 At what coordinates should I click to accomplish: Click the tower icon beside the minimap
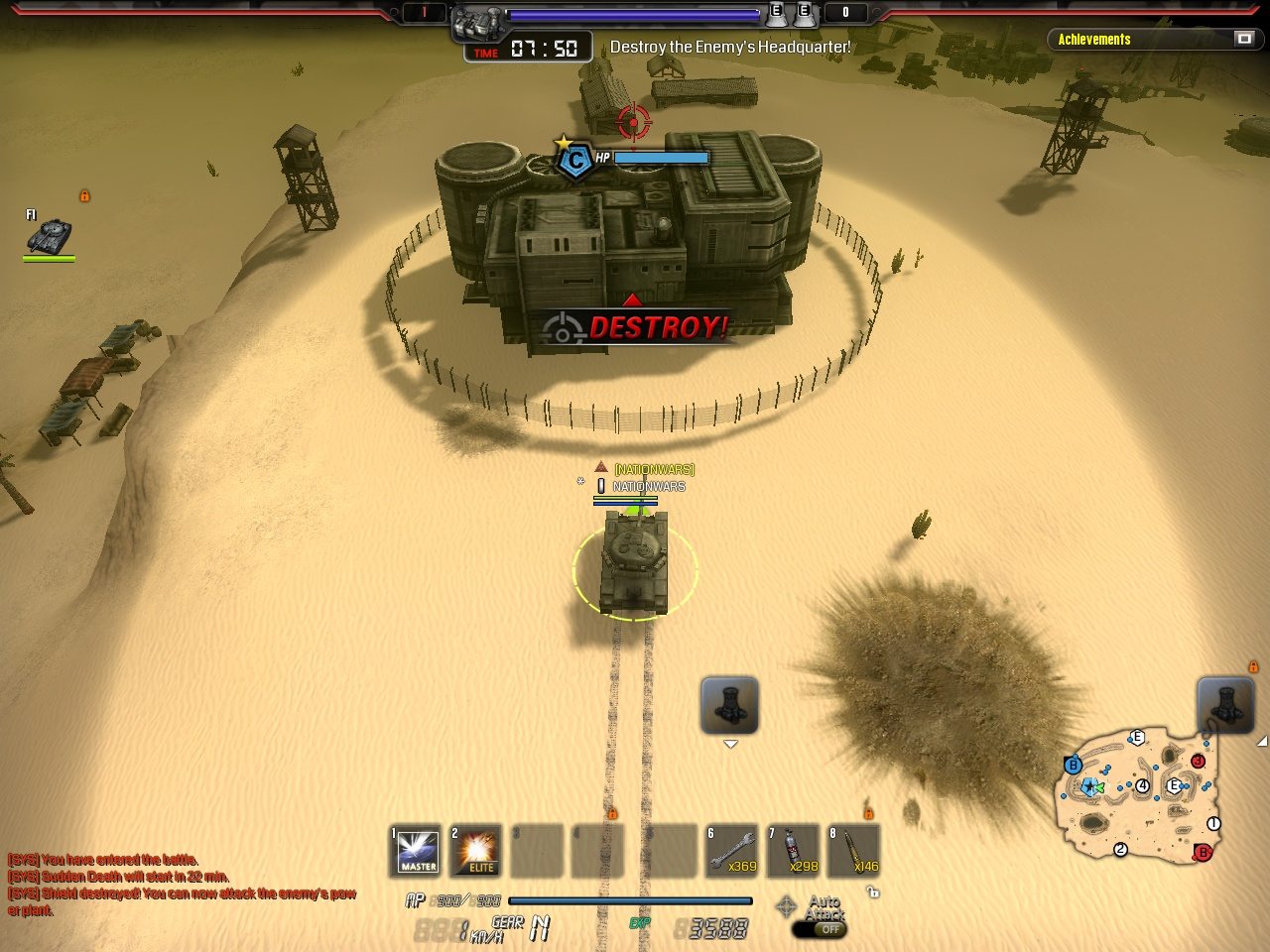click(x=1225, y=704)
